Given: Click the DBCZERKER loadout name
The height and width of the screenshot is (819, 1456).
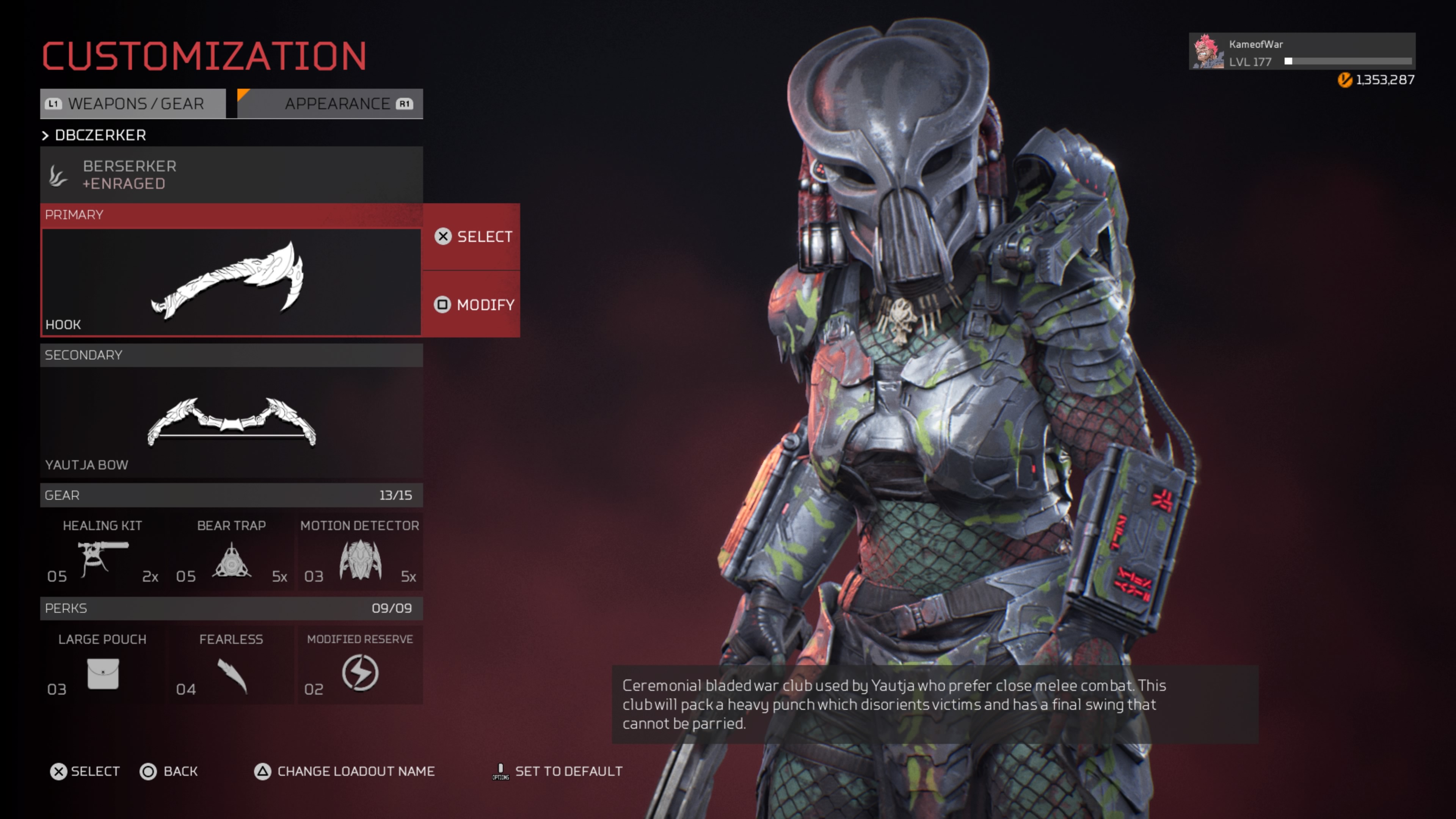Looking at the screenshot, I should (x=100, y=135).
